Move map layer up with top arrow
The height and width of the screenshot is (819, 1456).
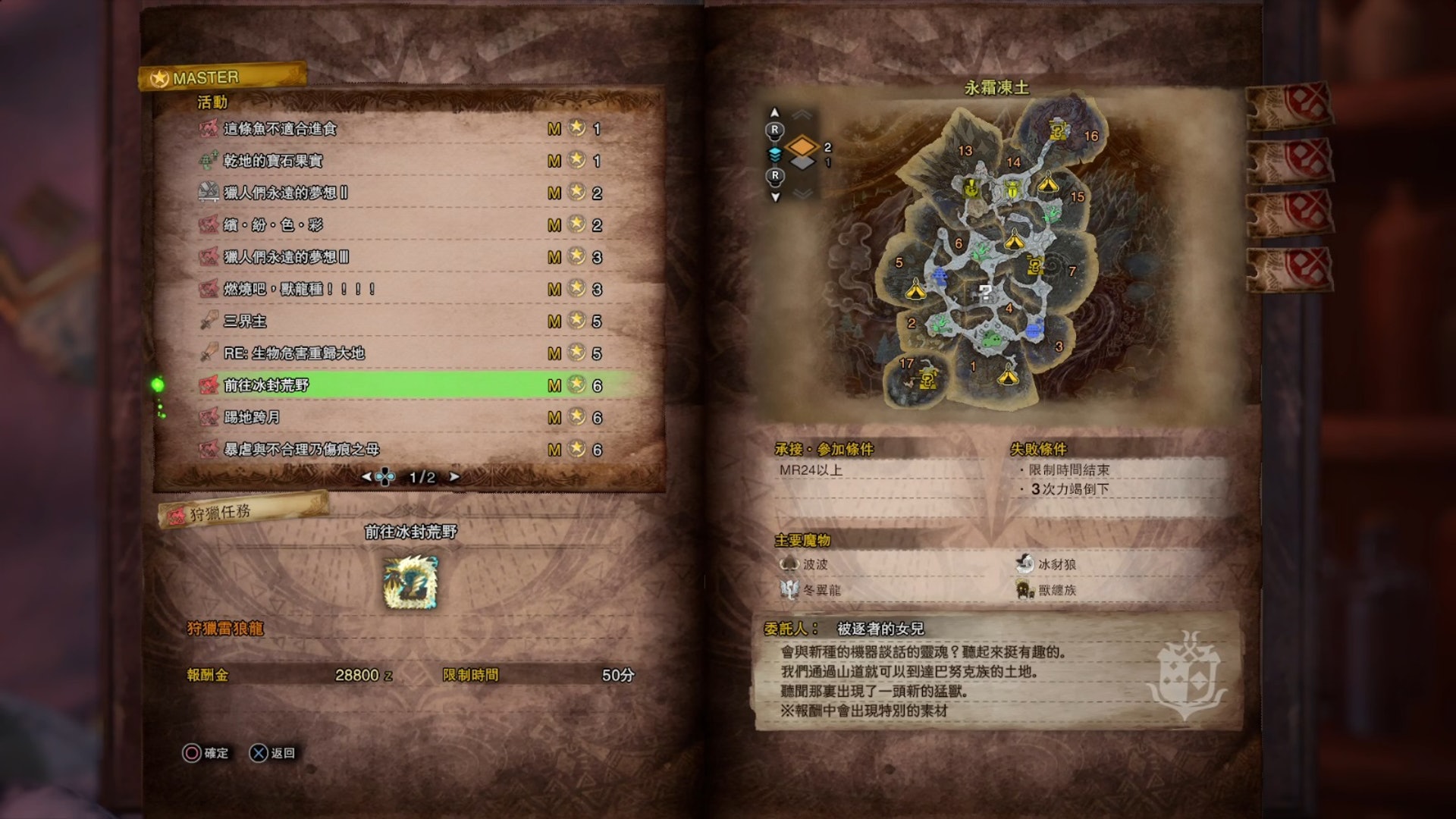tap(774, 113)
